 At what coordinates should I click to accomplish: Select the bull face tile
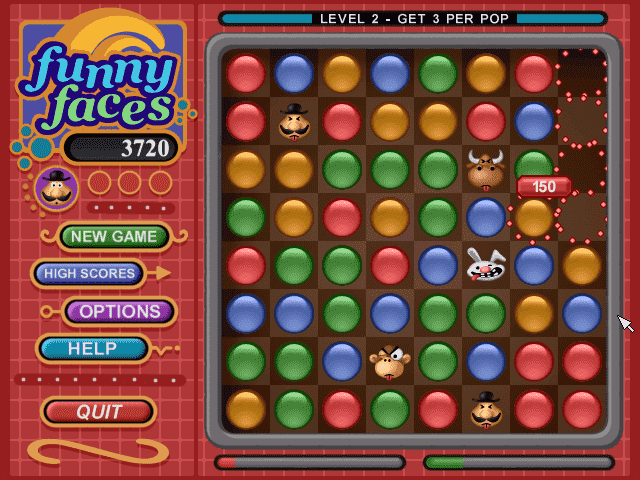pos(486,170)
